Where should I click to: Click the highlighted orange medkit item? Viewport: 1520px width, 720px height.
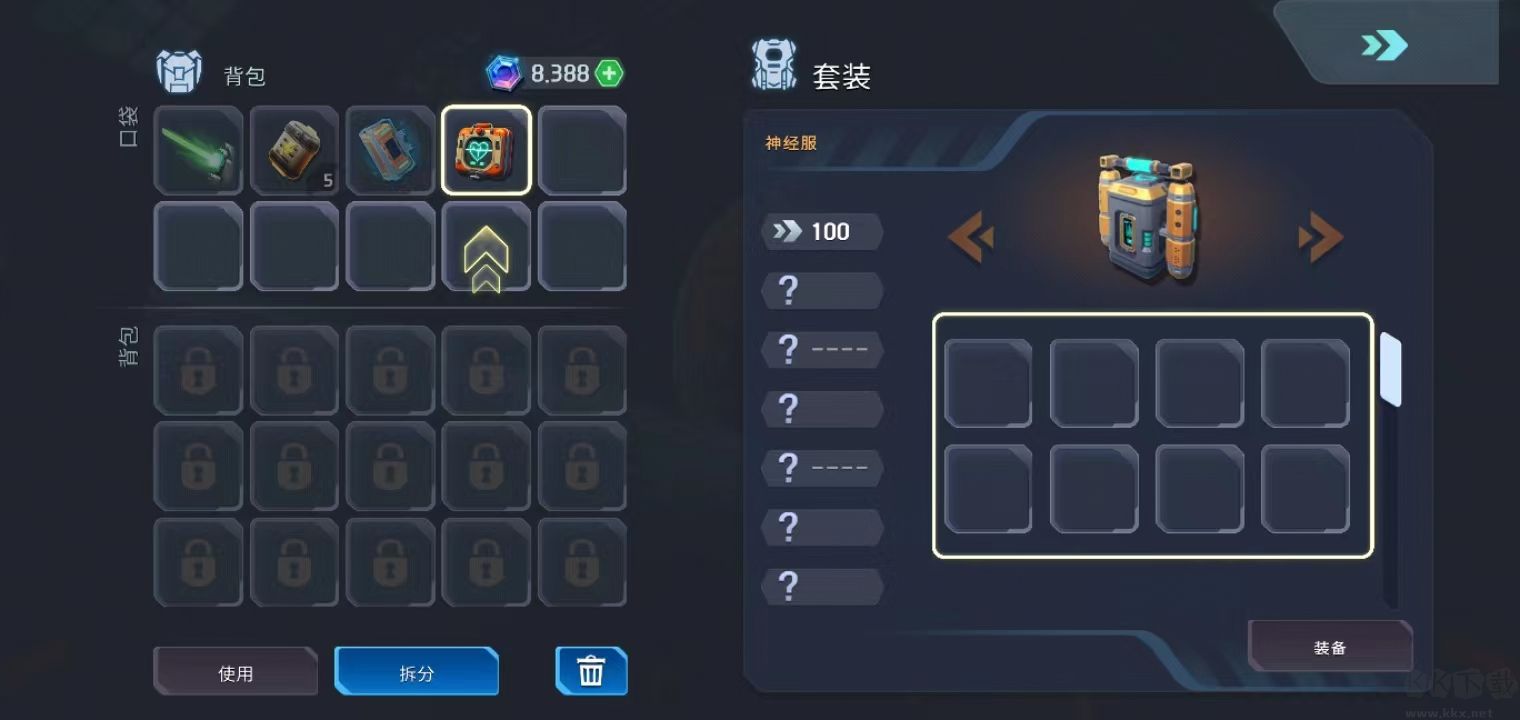486,151
